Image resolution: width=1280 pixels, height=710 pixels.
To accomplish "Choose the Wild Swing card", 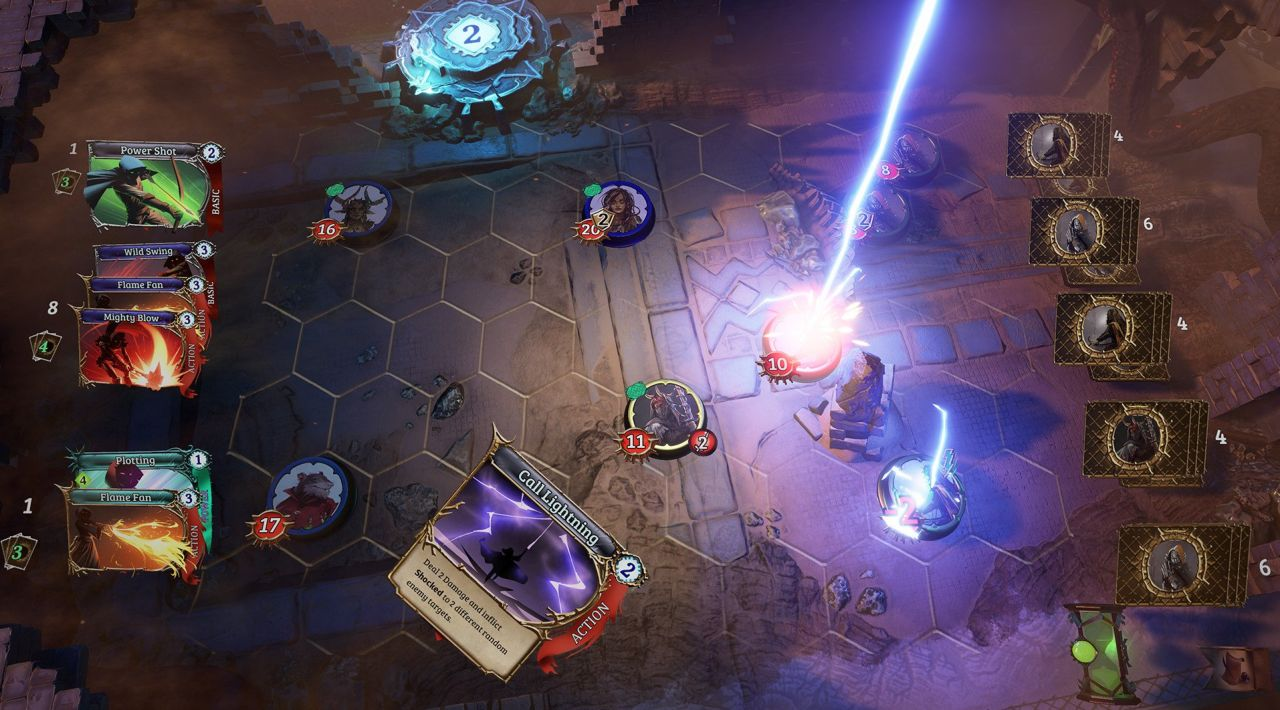I will point(150,251).
